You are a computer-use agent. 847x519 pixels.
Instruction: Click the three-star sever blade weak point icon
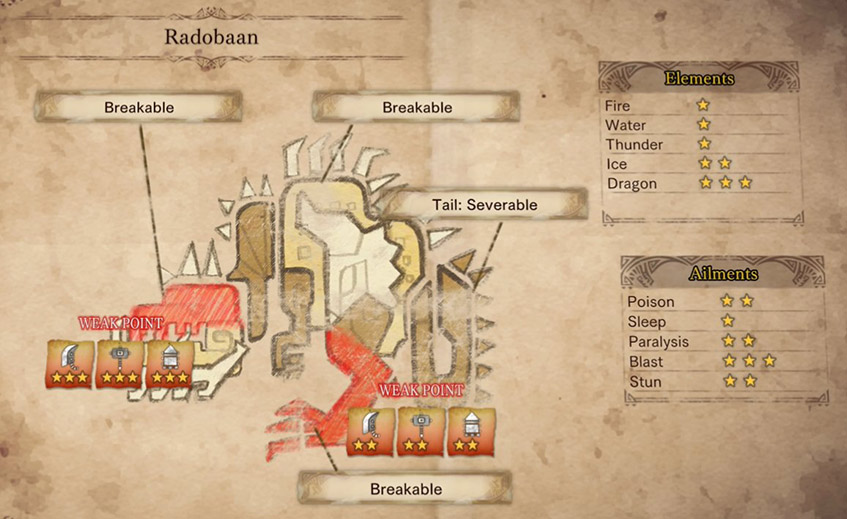[70, 364]
